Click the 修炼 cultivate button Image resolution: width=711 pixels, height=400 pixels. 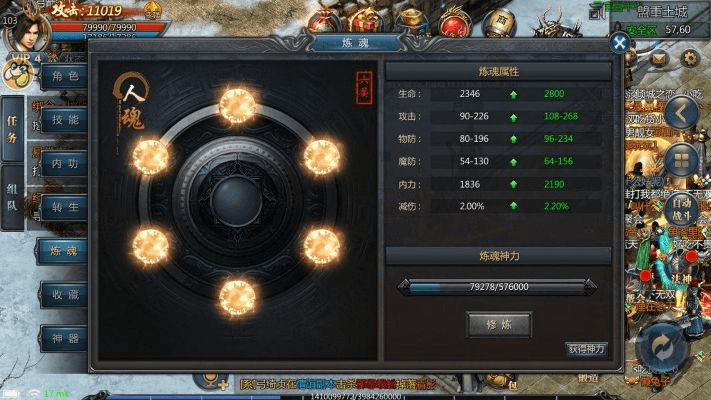498,325
